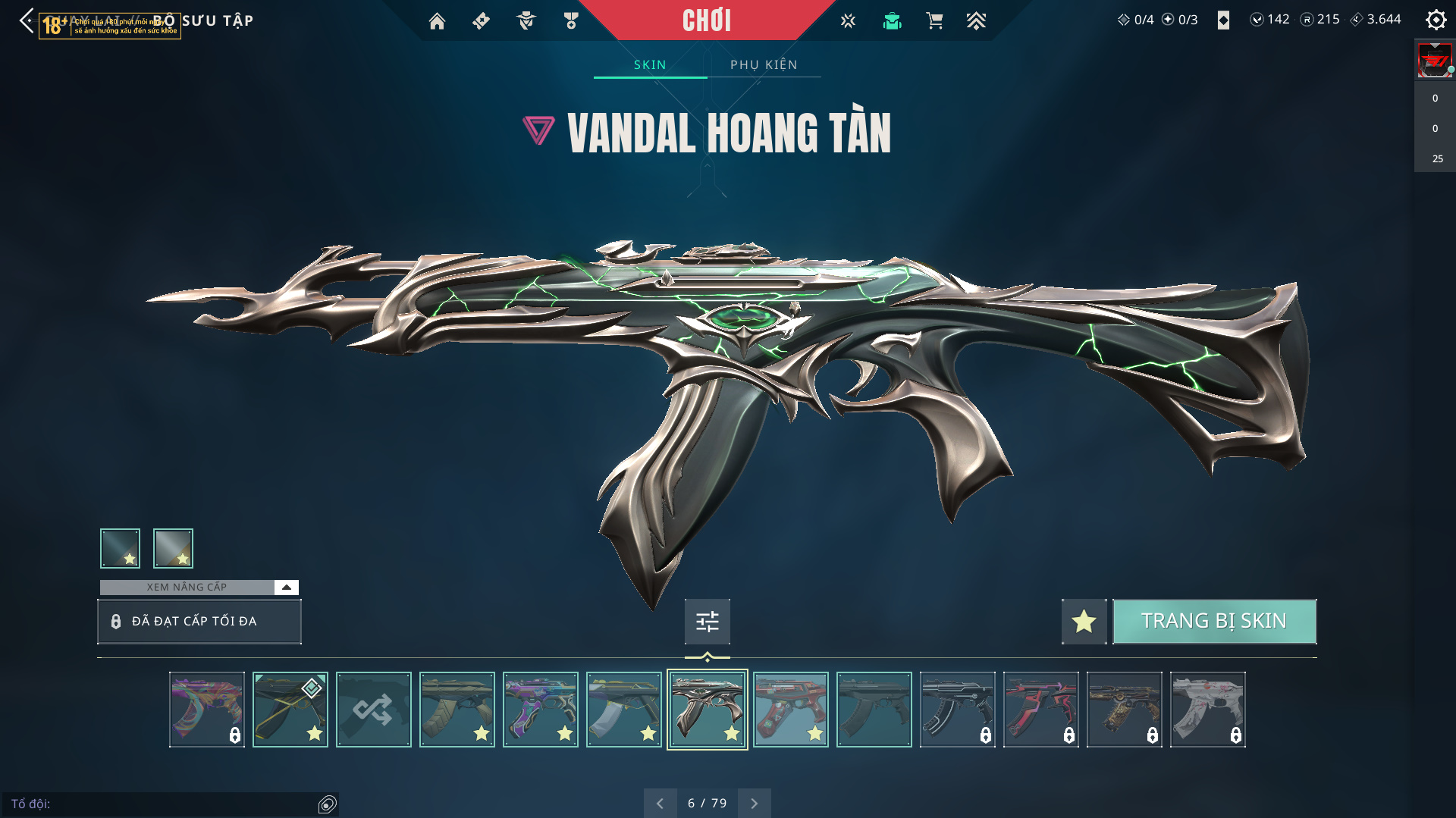Select the dark teal color variant swatch
1456x818 pixels.
point(120,548)
